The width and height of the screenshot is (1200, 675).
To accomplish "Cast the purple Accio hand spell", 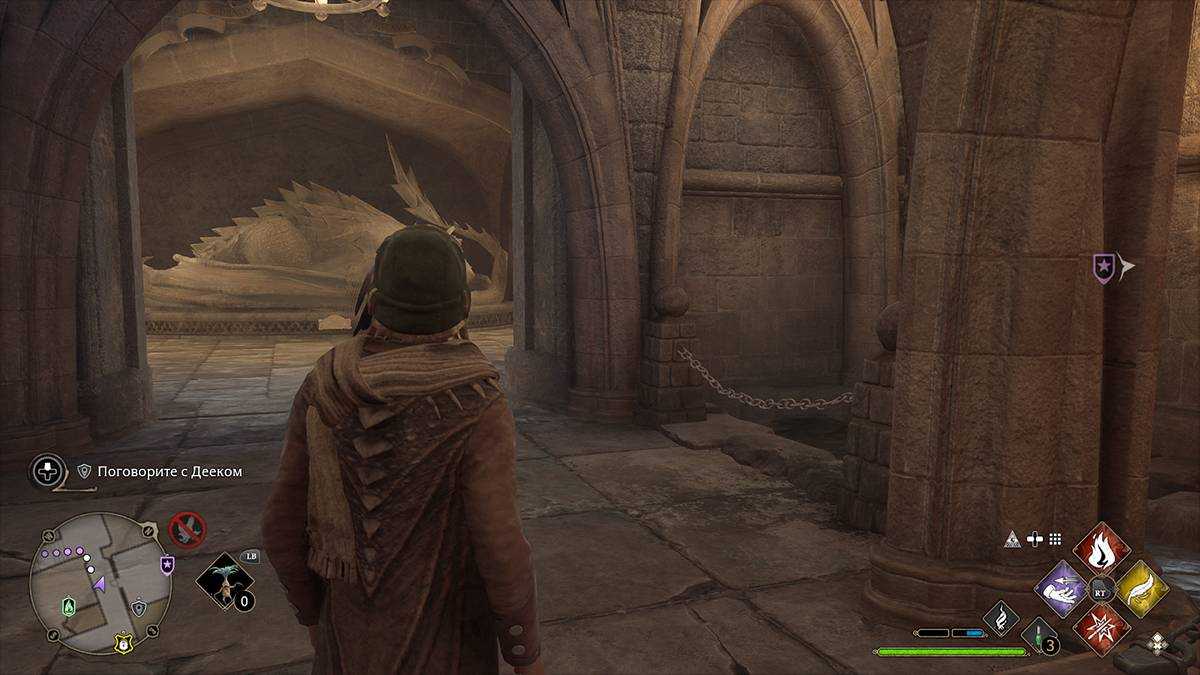I will [x=1061, y=590].
